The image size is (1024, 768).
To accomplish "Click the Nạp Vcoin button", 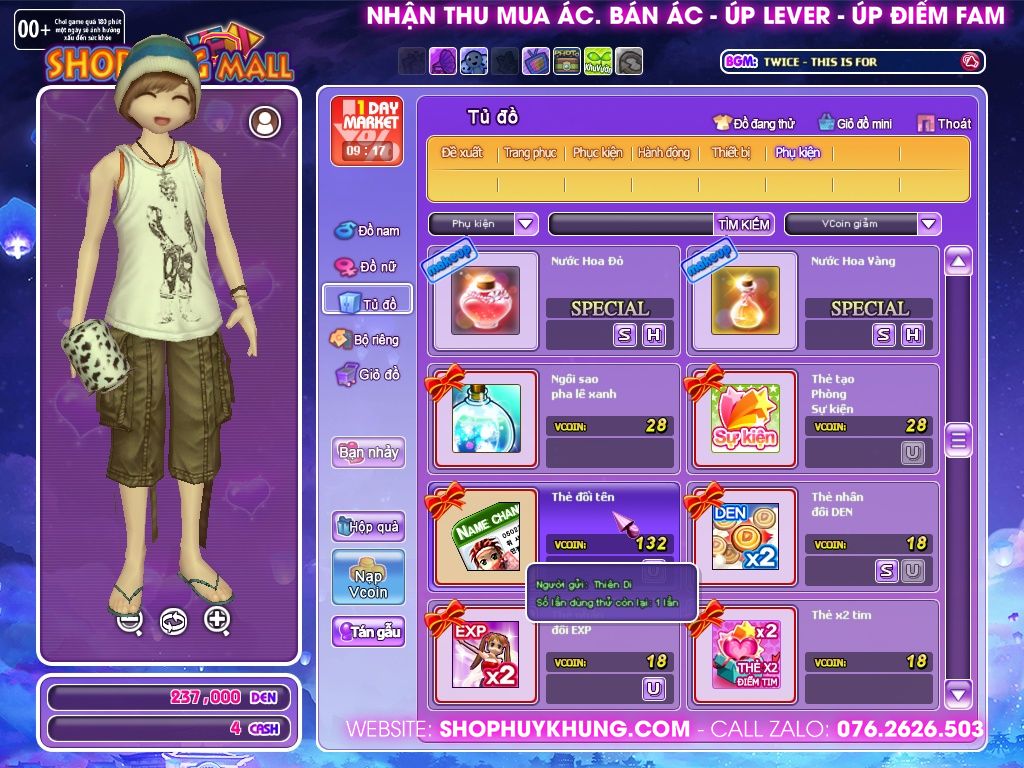I will tap(368, 577).
